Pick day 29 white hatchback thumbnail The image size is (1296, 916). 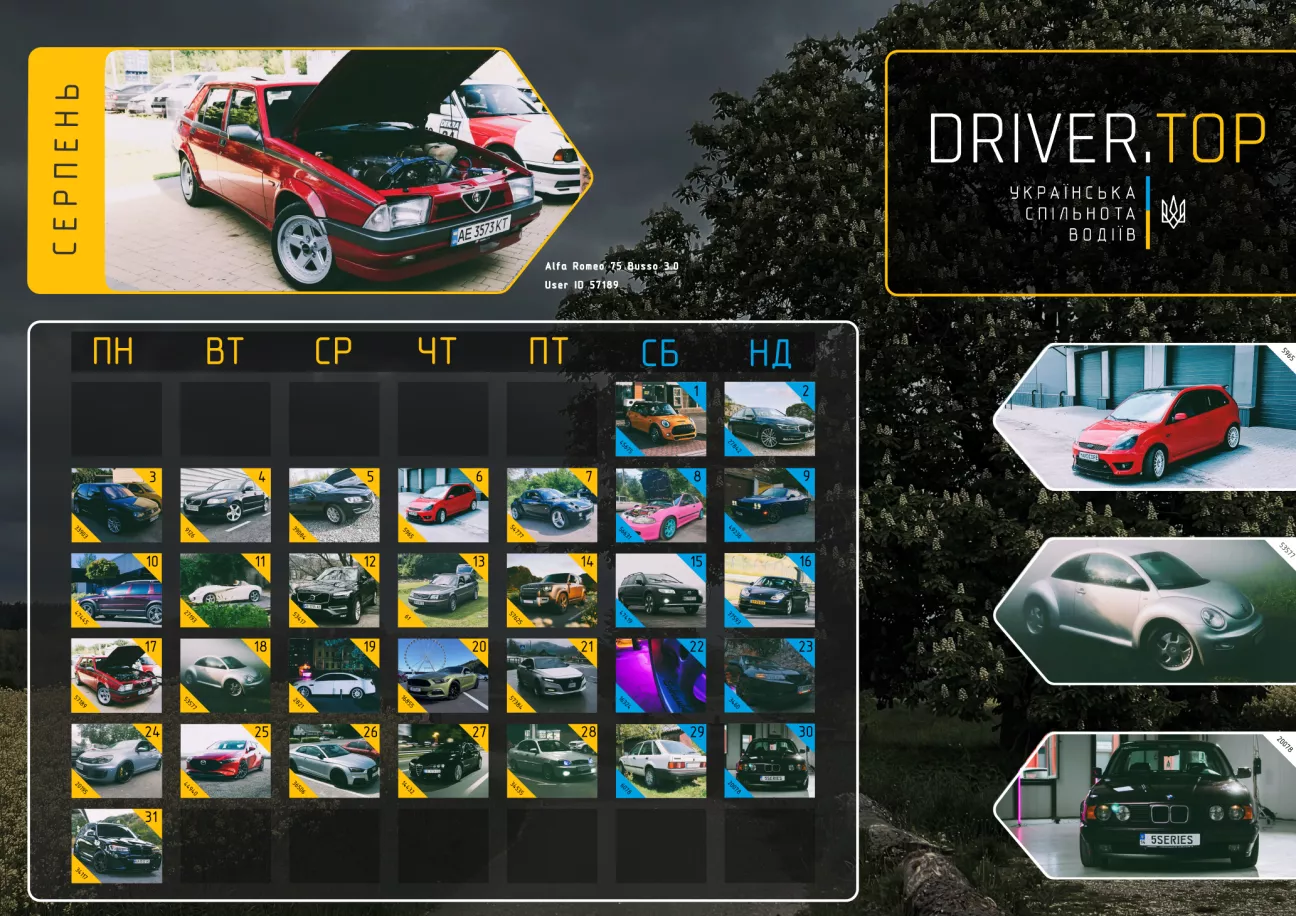[x=660, y=761]
